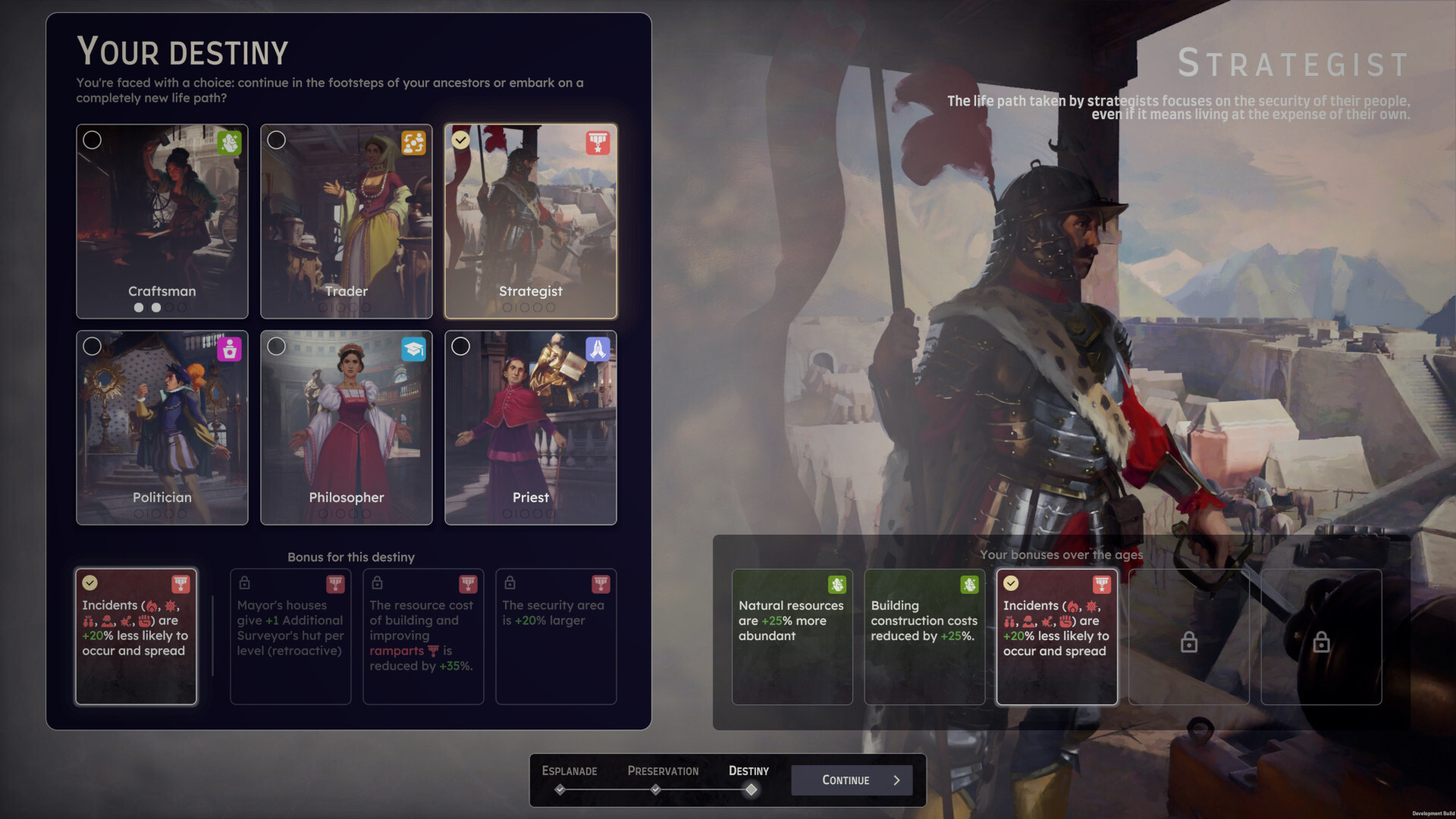
Task: Switch to the Esplanade tab
Action: 569,770
